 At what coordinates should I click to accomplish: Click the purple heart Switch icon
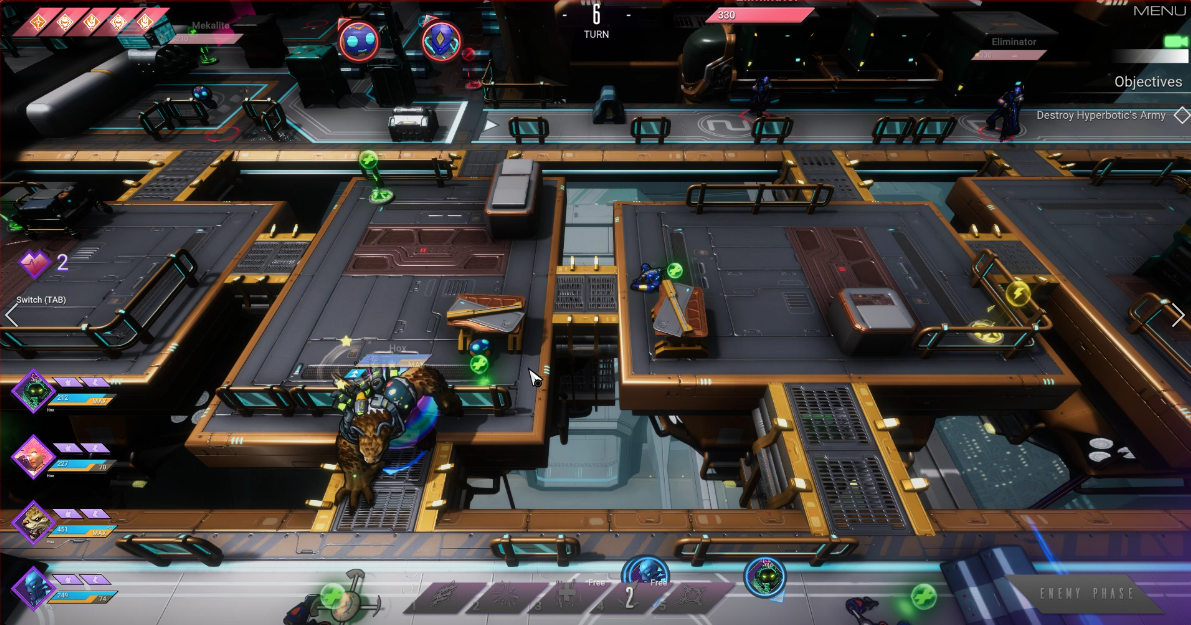(35, 264)
